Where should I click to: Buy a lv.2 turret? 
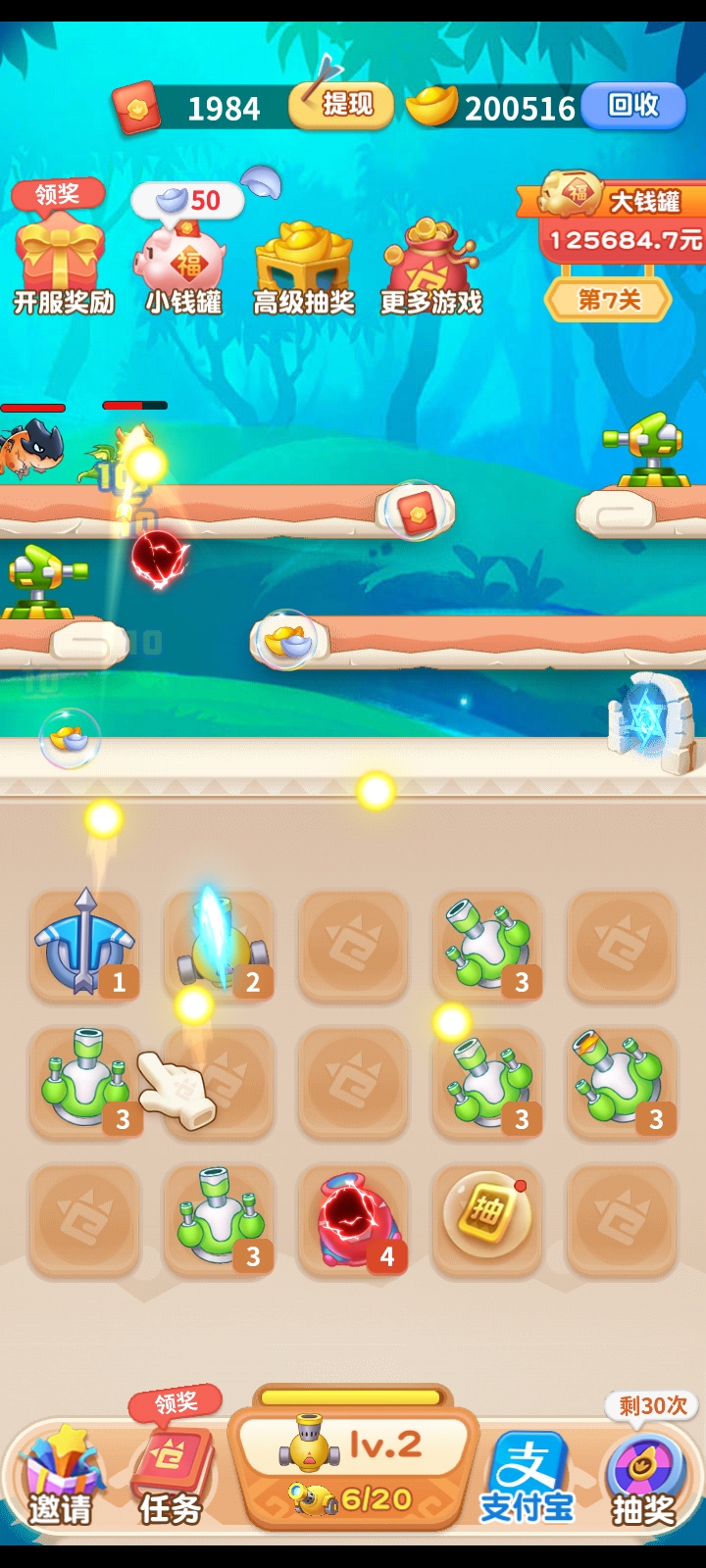tap(353, 1470)
